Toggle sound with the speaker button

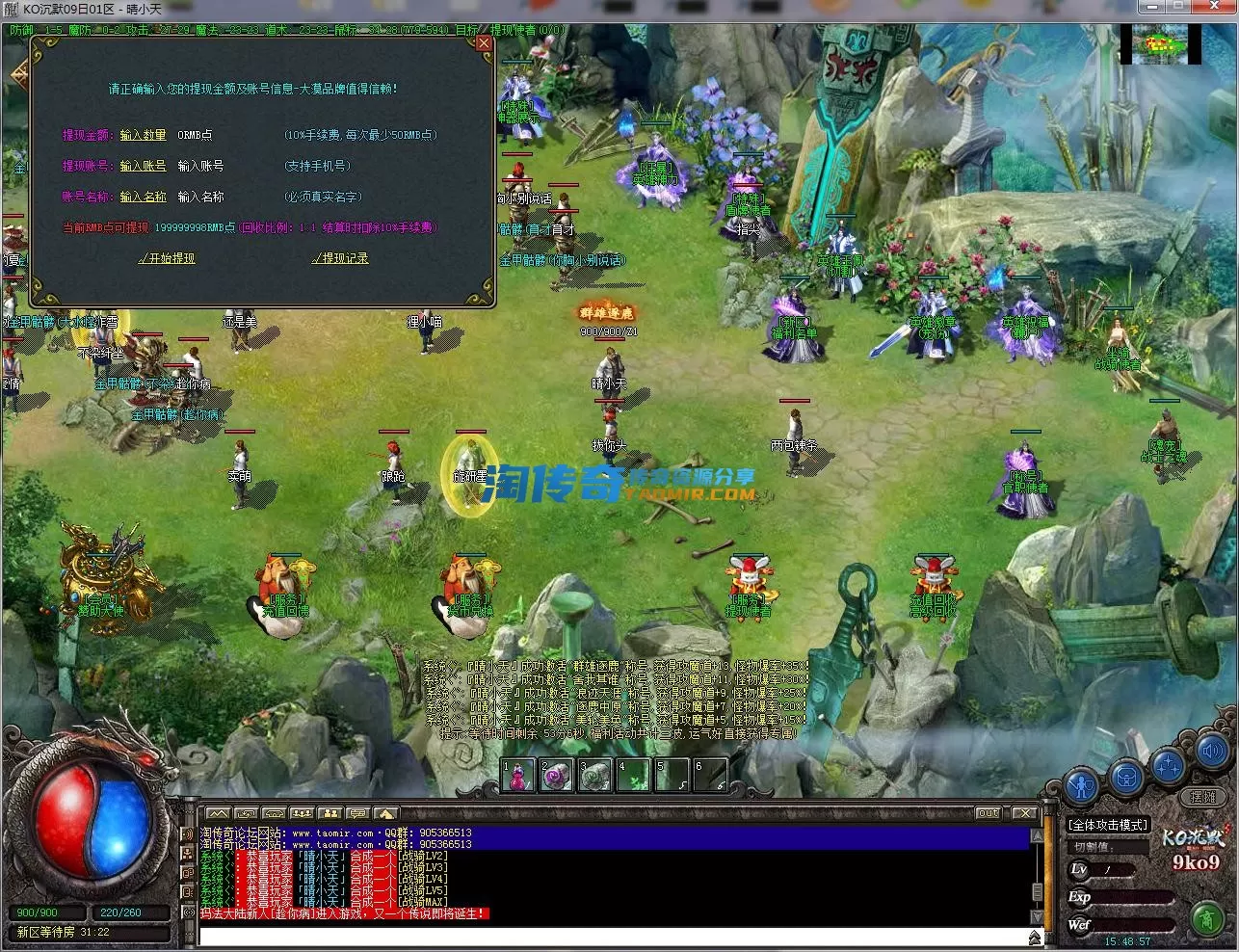click(1211, 751)
